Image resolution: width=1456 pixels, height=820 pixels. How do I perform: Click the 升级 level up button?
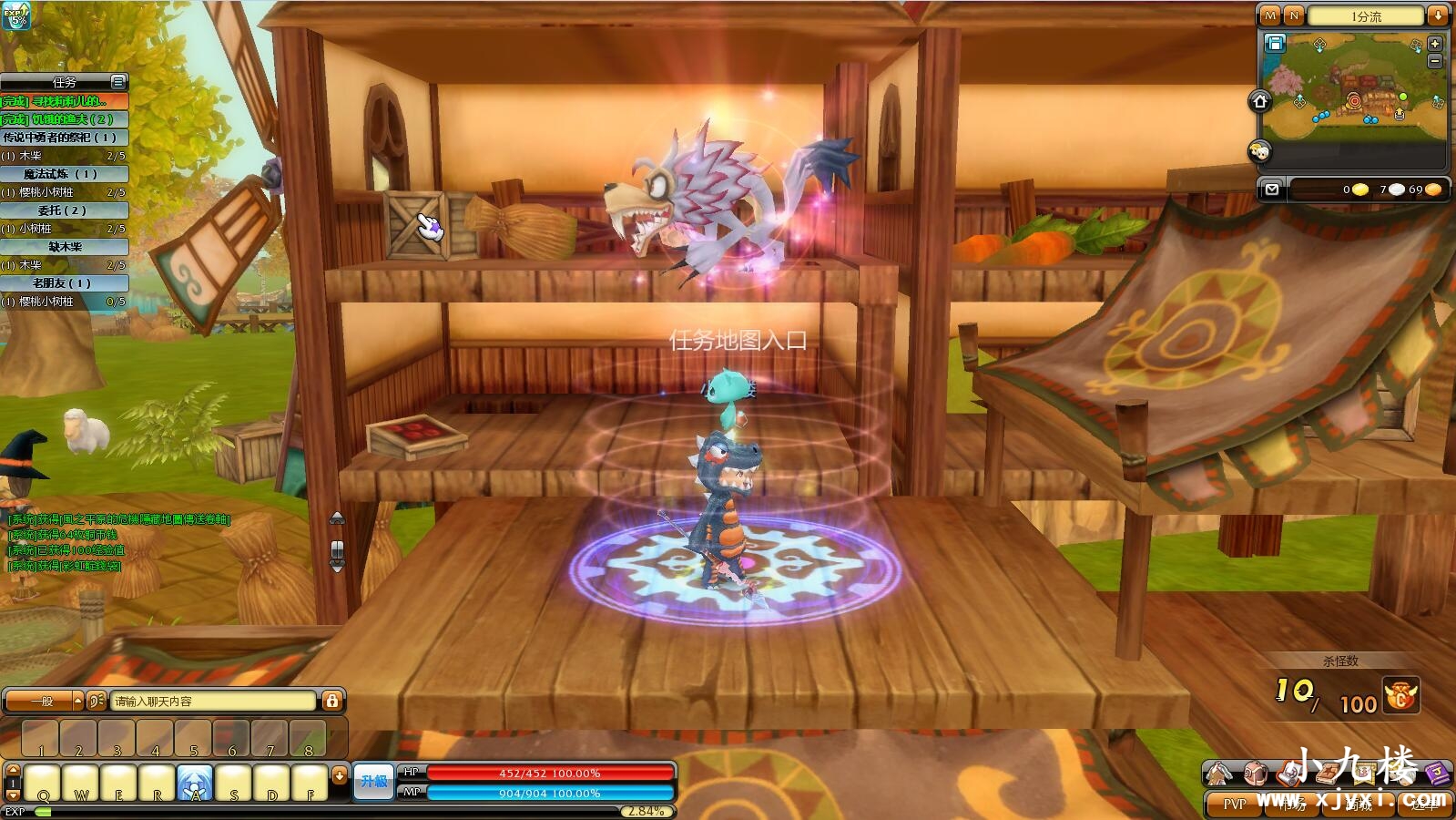point(373,782)
